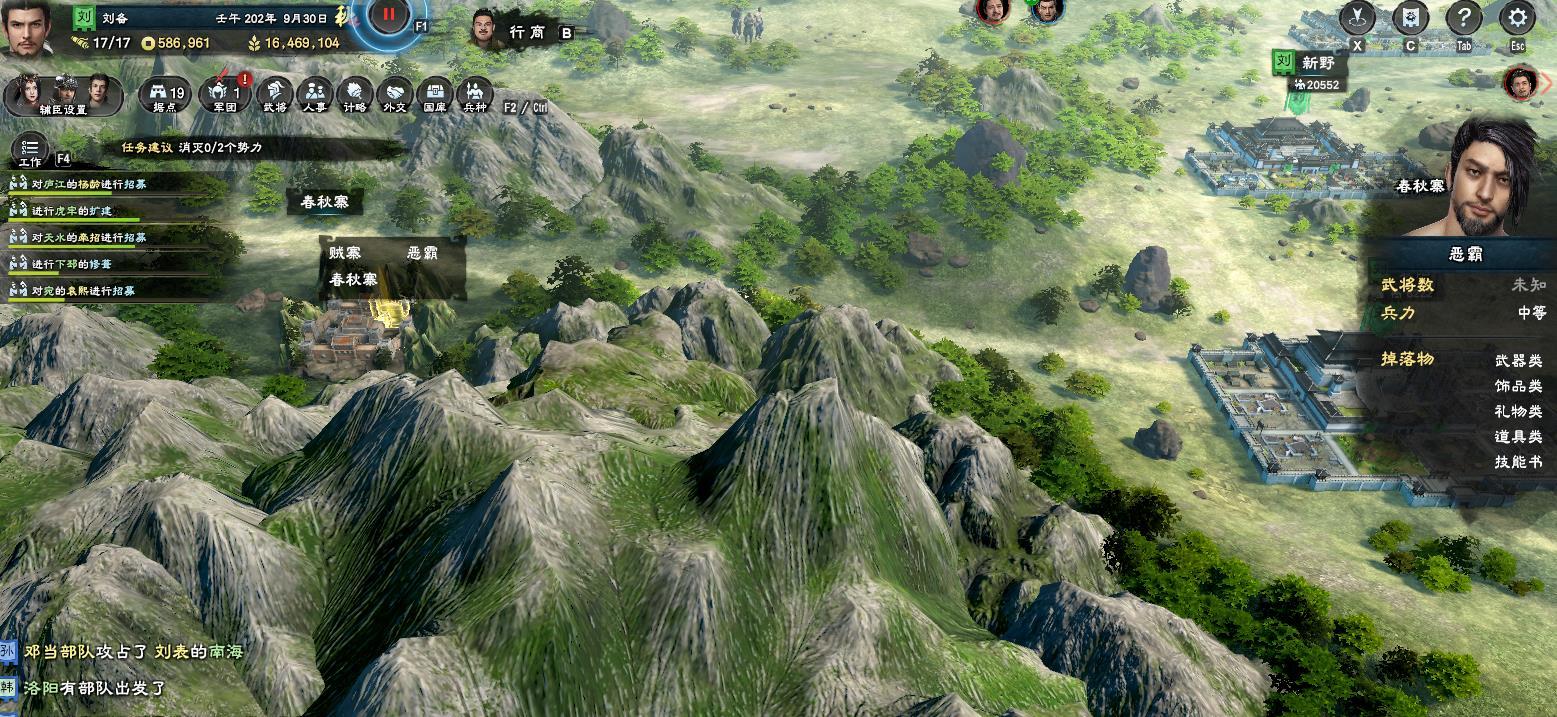The height and width of the screenshot is (717, 1557).
Task: Open the 兵种 troop types menu
Action: point(474,95)
